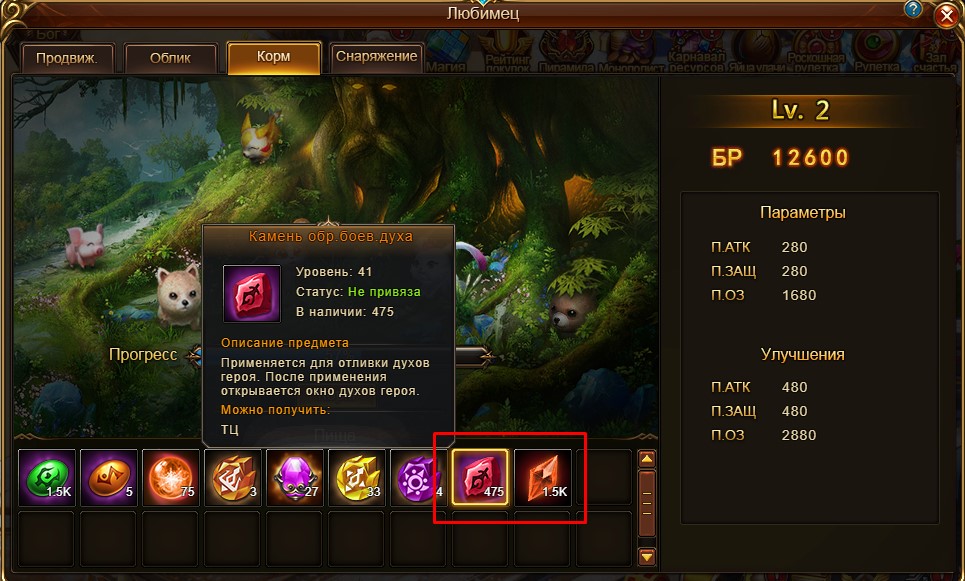Select the red Камень обр.боев.духа stone
The width and height of the screenshot is (965, 581).
tap(480, 477)
